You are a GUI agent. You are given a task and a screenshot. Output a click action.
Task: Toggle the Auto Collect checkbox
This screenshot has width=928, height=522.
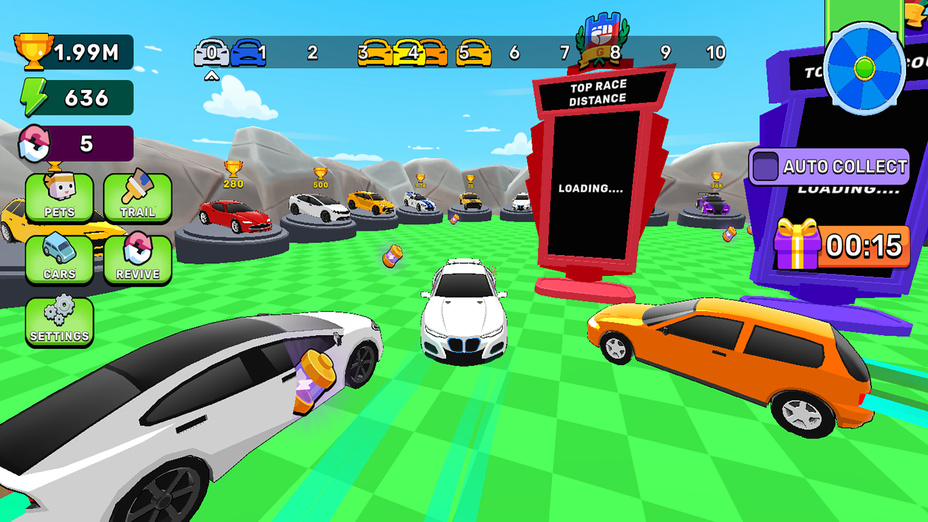point(765,166)
